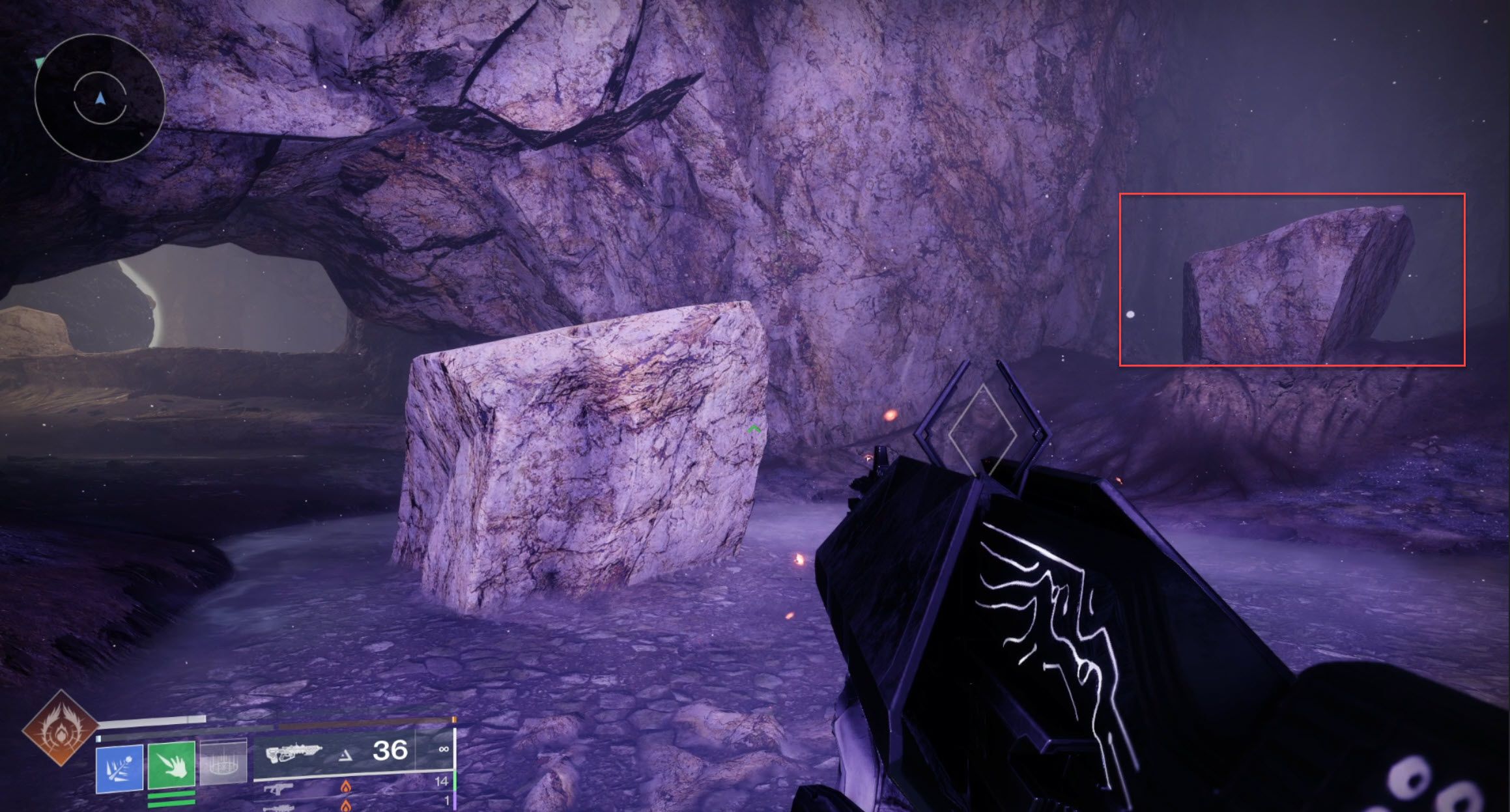The width and height of the screenshot is (1510, 812).
Task: Click the green waypoint blip on the radar
Action: pyautogui.click(x=40, y=63)
